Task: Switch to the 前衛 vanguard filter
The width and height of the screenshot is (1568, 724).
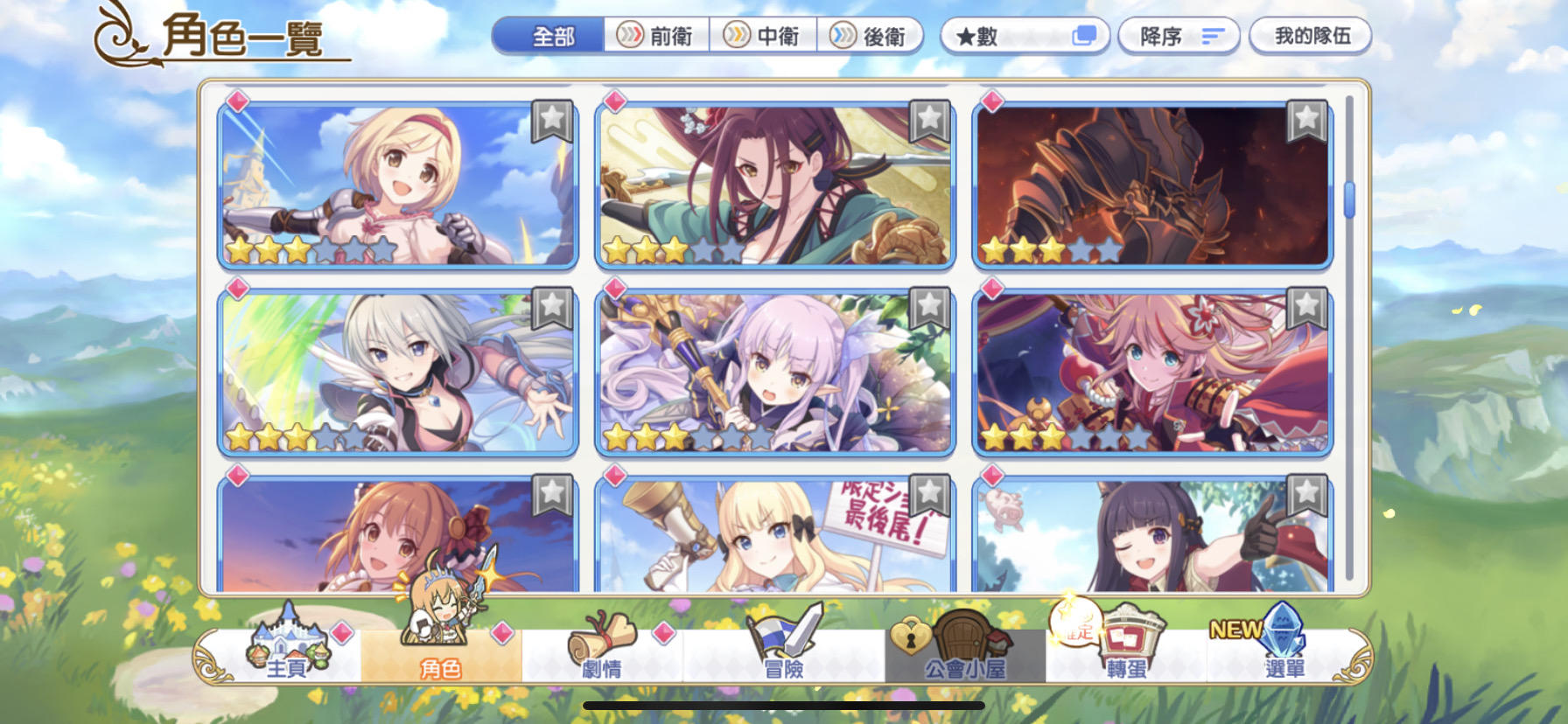Action: click(x=658, y=36)
